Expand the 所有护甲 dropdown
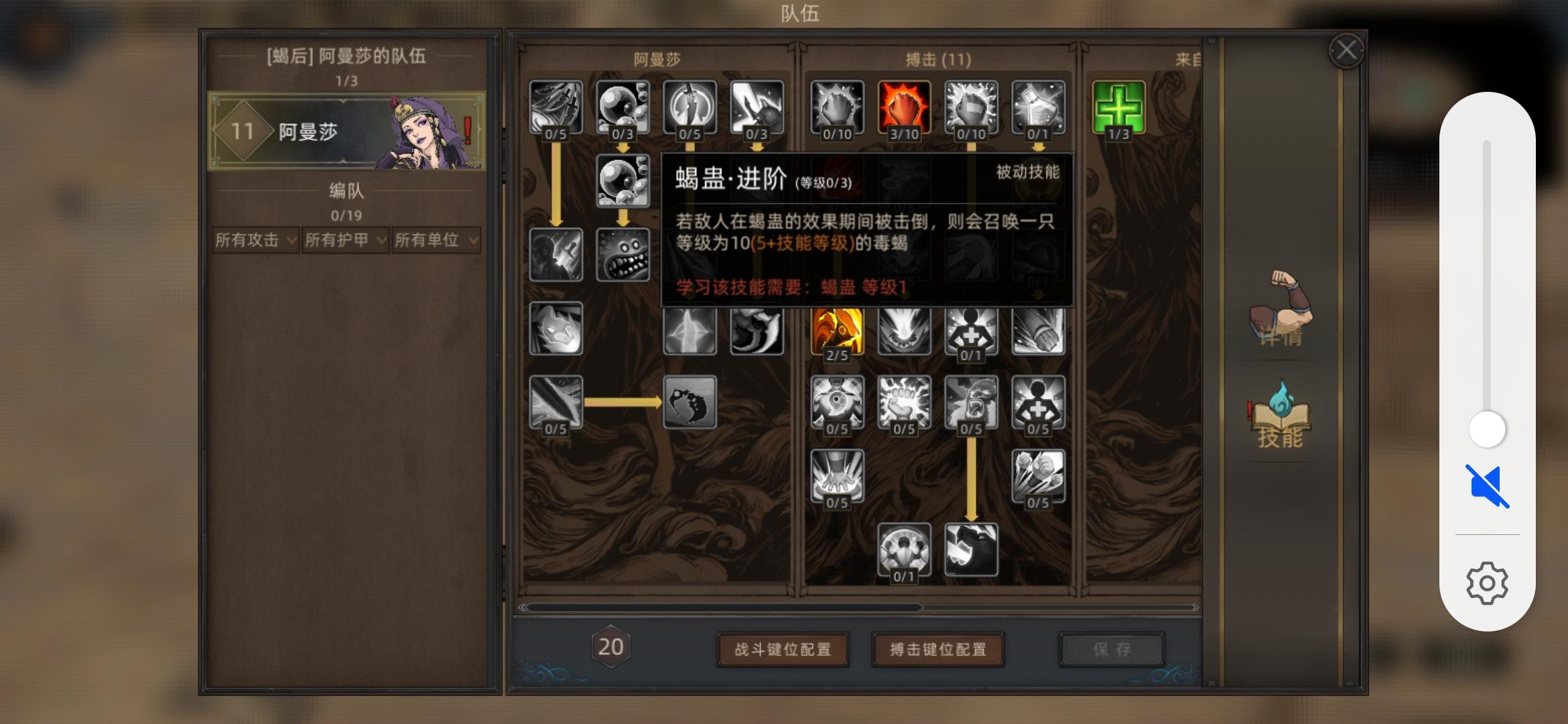This screenshot has height=724, width=1568. pos(345,240)
